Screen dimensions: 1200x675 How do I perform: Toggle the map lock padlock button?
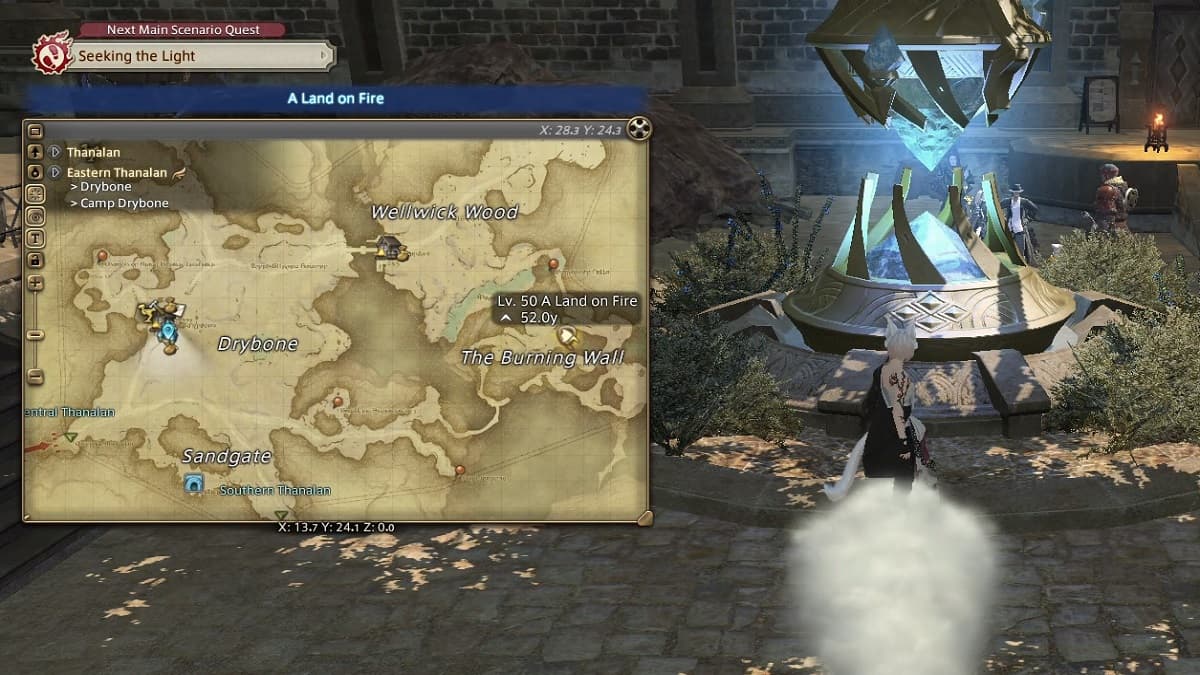[x=36, y=260]
